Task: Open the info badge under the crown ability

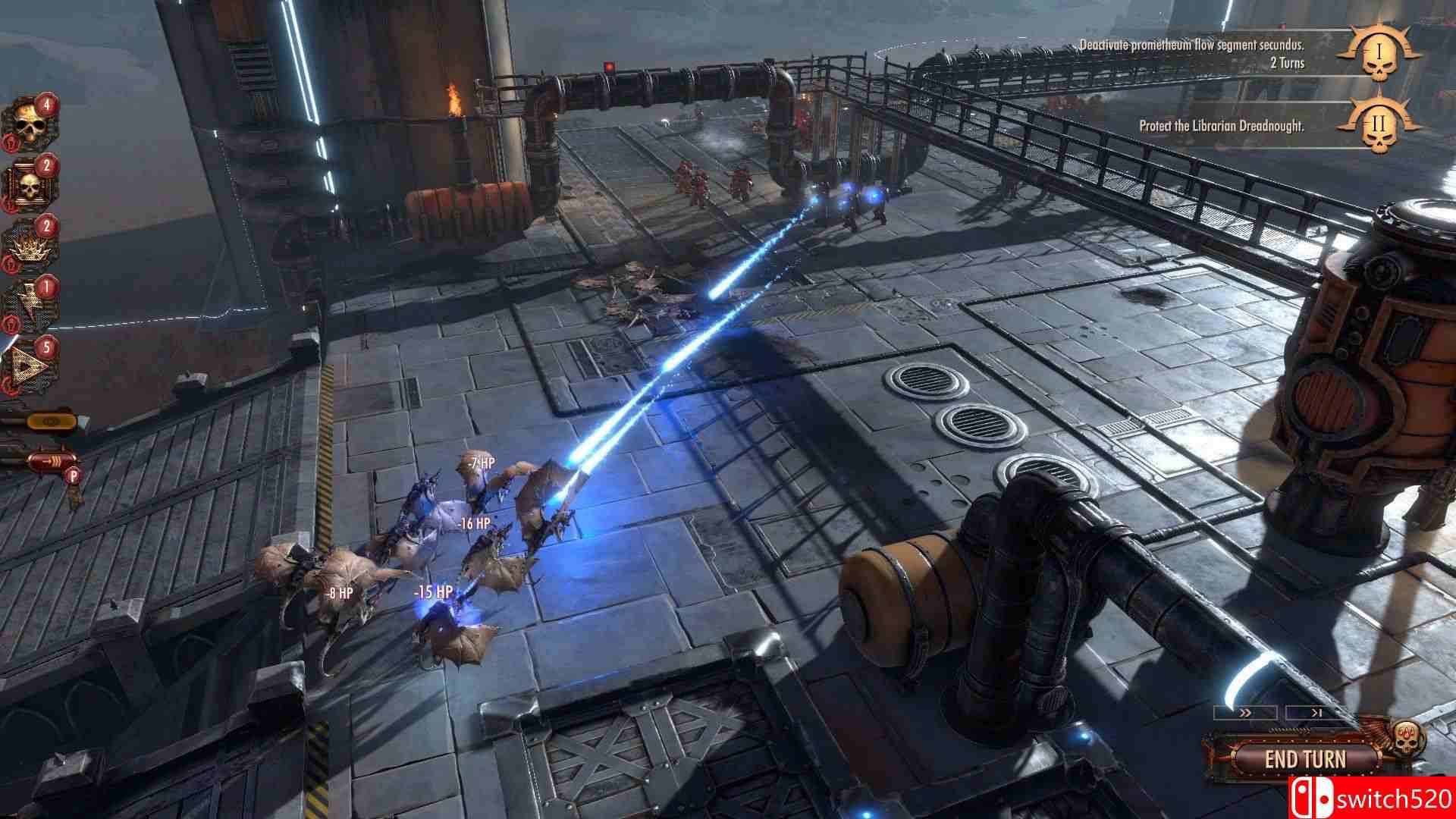Action: click(10, 265)
